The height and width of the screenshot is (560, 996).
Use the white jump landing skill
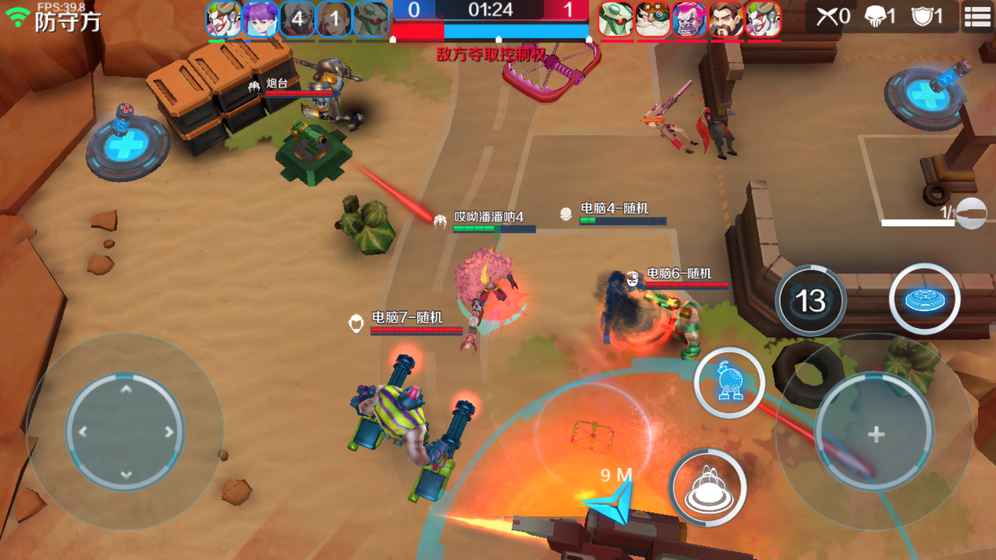[709, 487]
